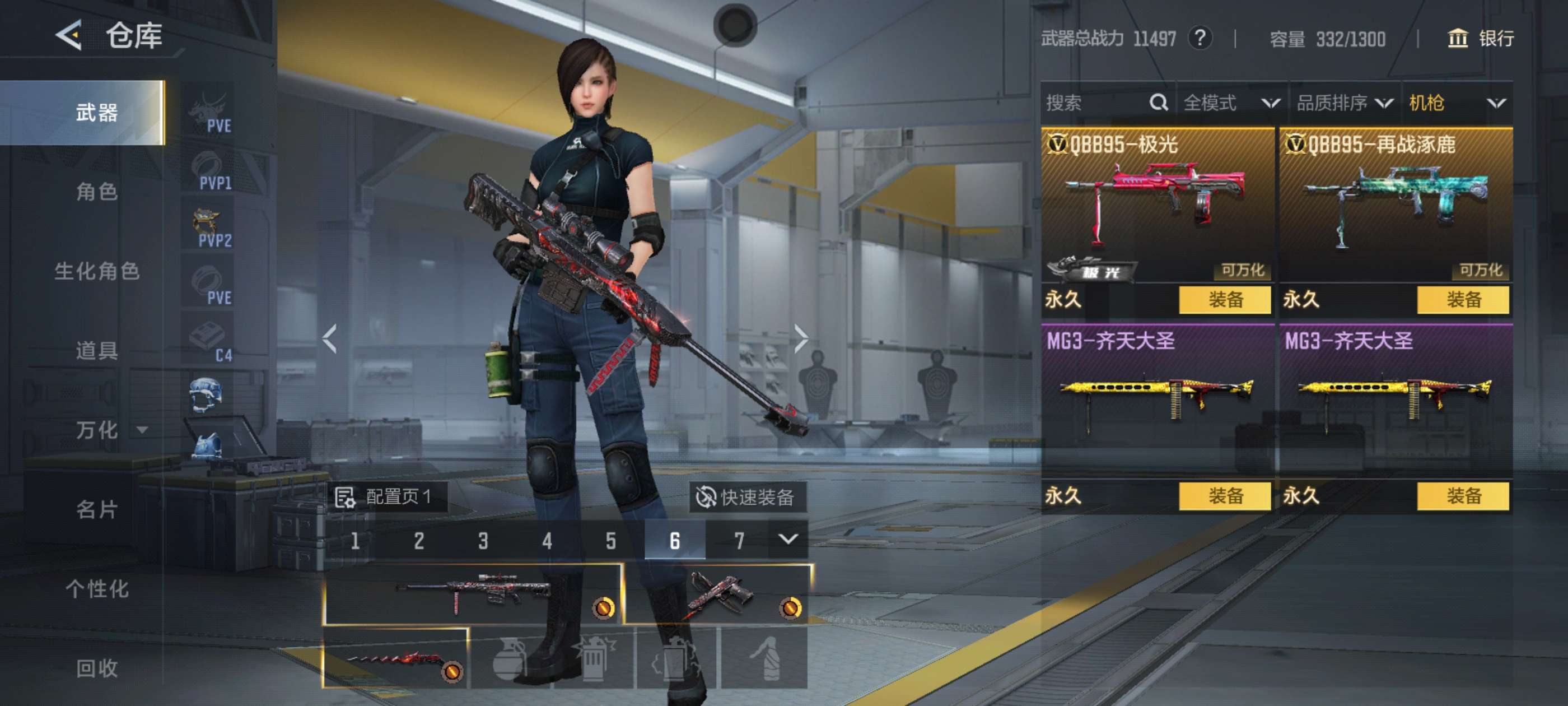The height and width of the screenshot is (706, 1568).
Task: Switch to loadout number 3
Action: point(483,540)
